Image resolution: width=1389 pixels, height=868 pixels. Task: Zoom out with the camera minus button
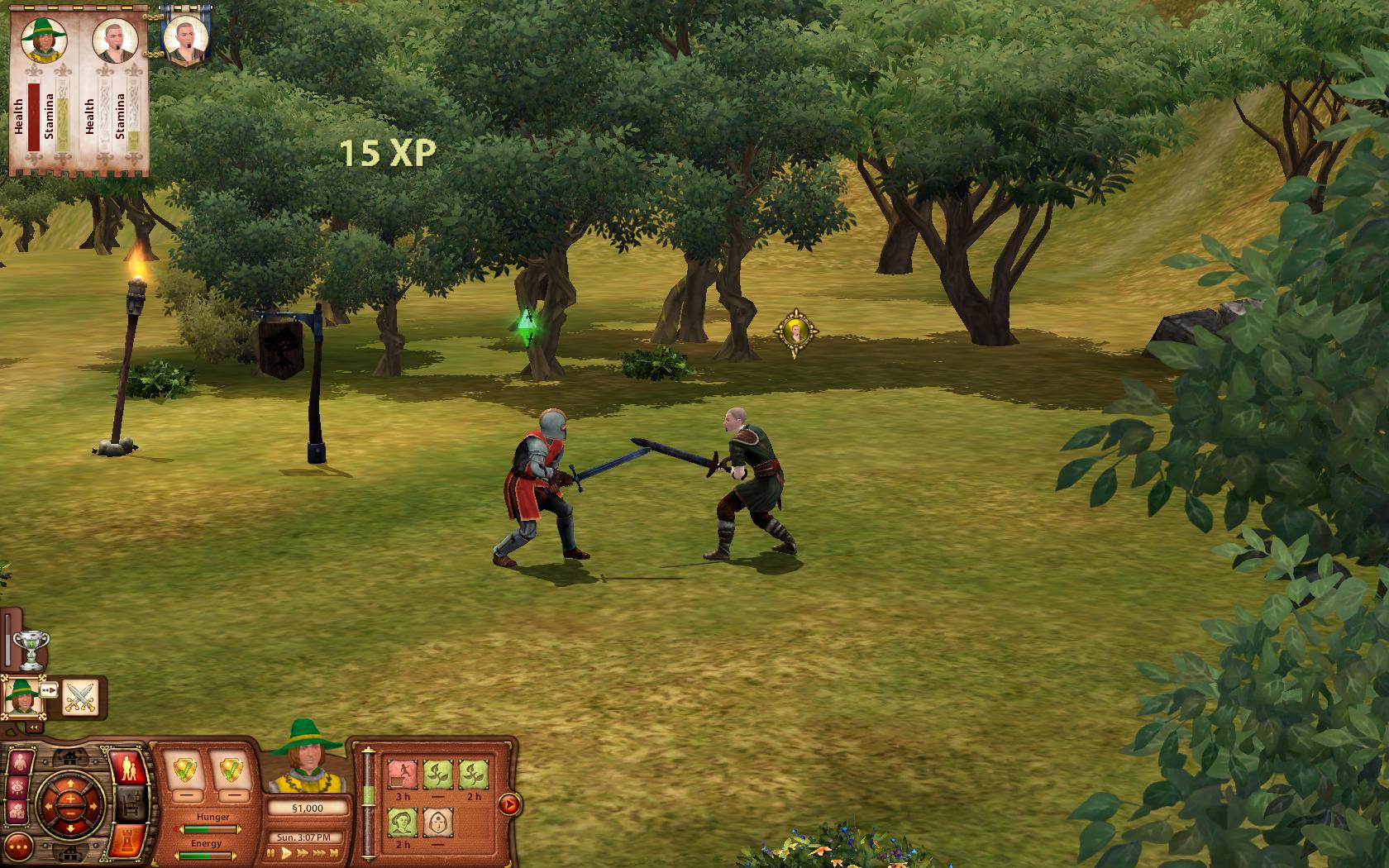click(x=70, y=814)
